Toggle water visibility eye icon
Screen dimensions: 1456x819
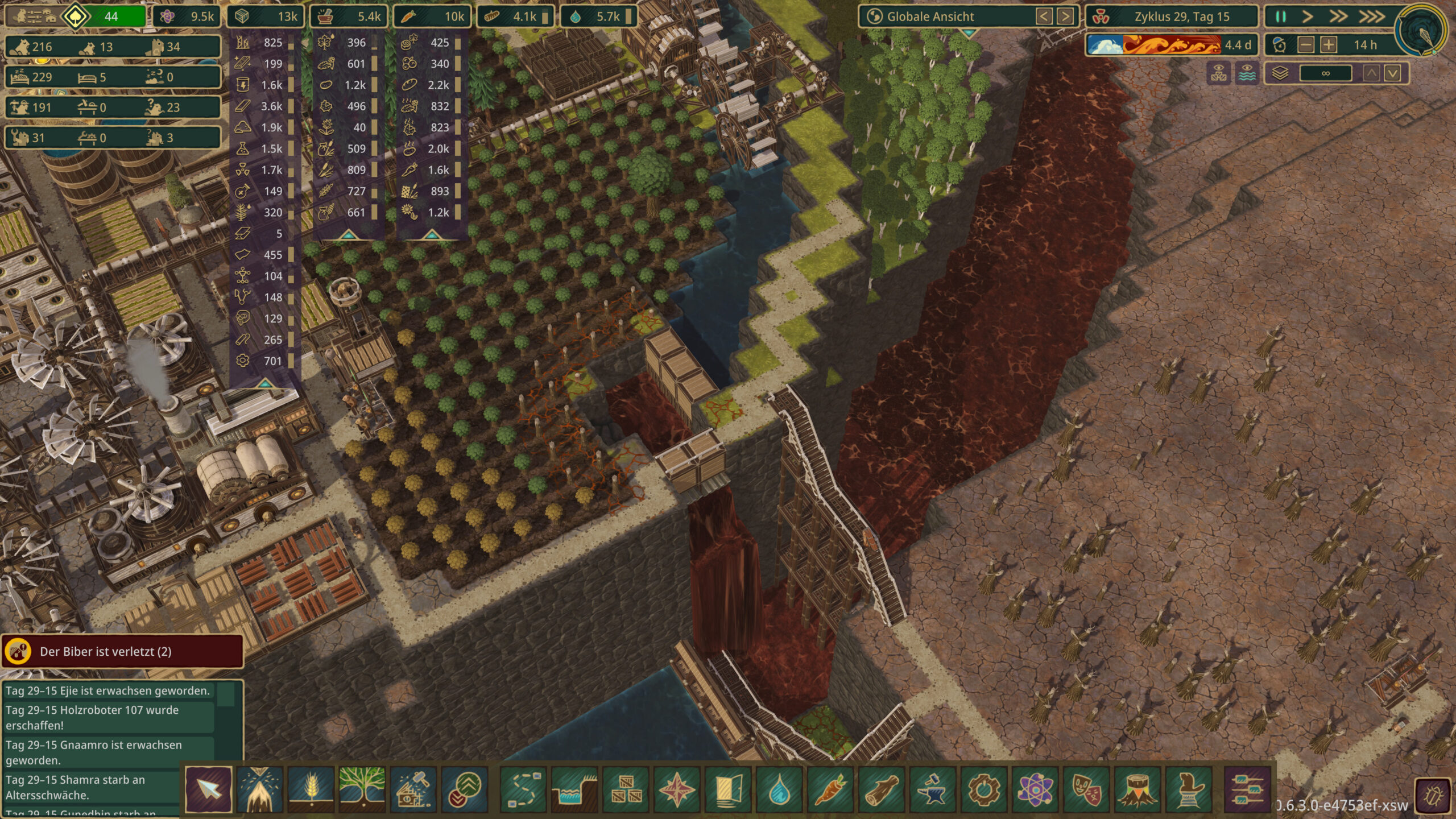click(x=1247, y=73)
